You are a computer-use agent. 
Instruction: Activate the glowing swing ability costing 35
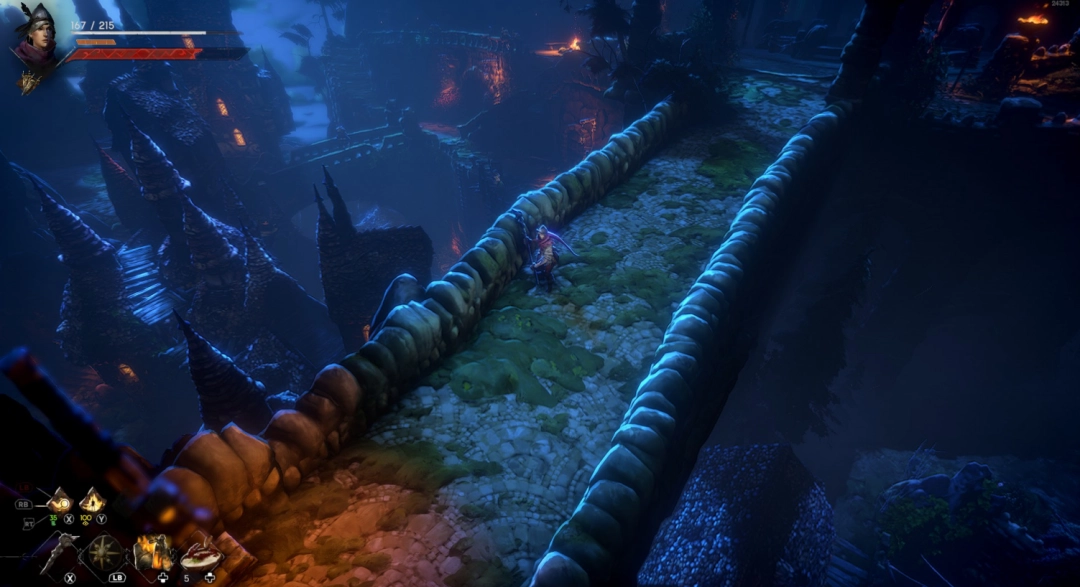tap(58, 500)
